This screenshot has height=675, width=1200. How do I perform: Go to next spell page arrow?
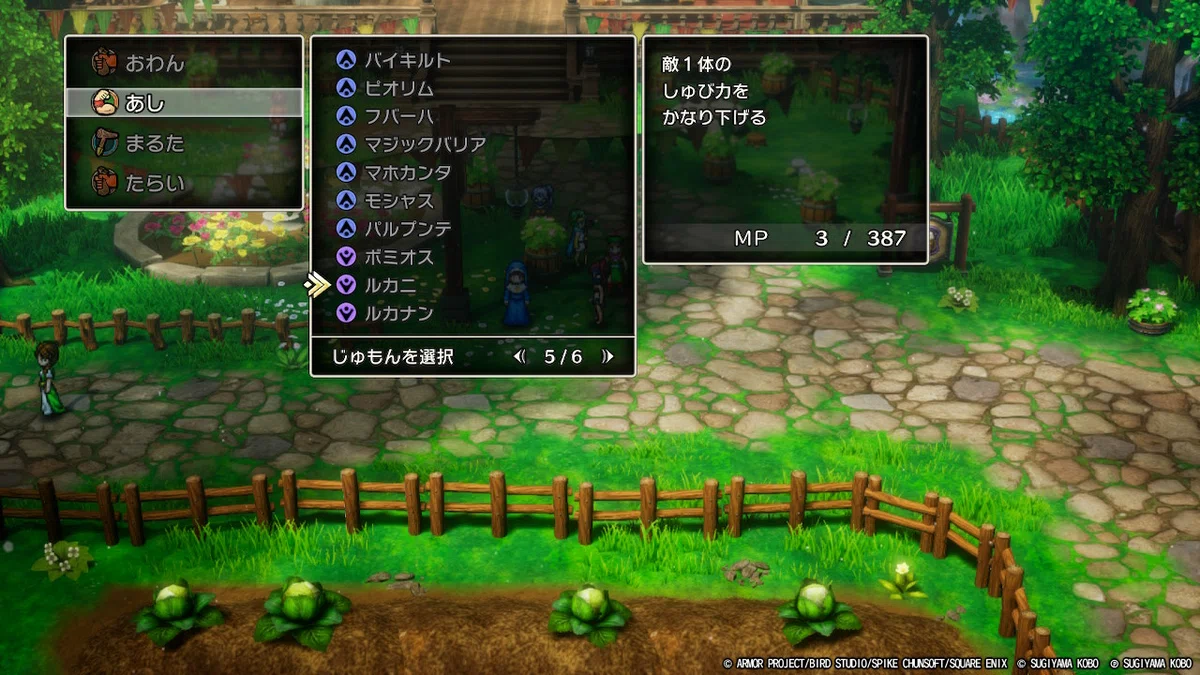pos(606,357)
